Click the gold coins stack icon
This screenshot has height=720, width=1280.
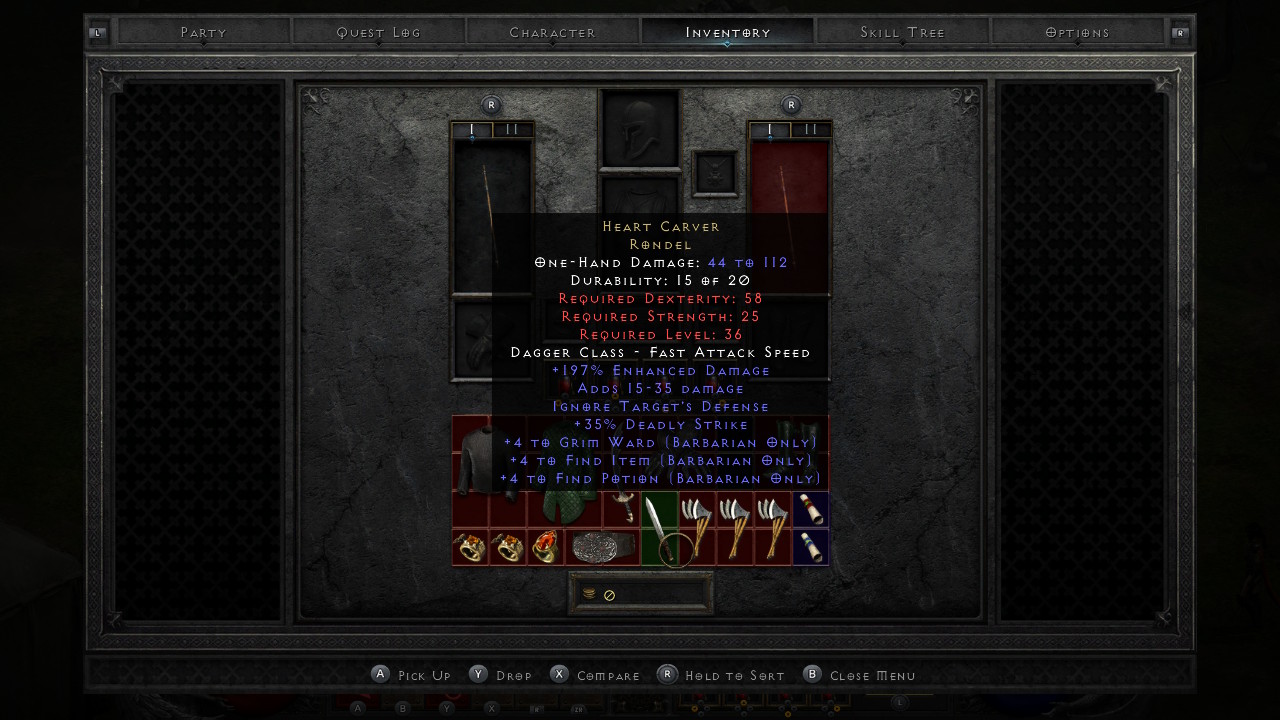tap(590, 594)
